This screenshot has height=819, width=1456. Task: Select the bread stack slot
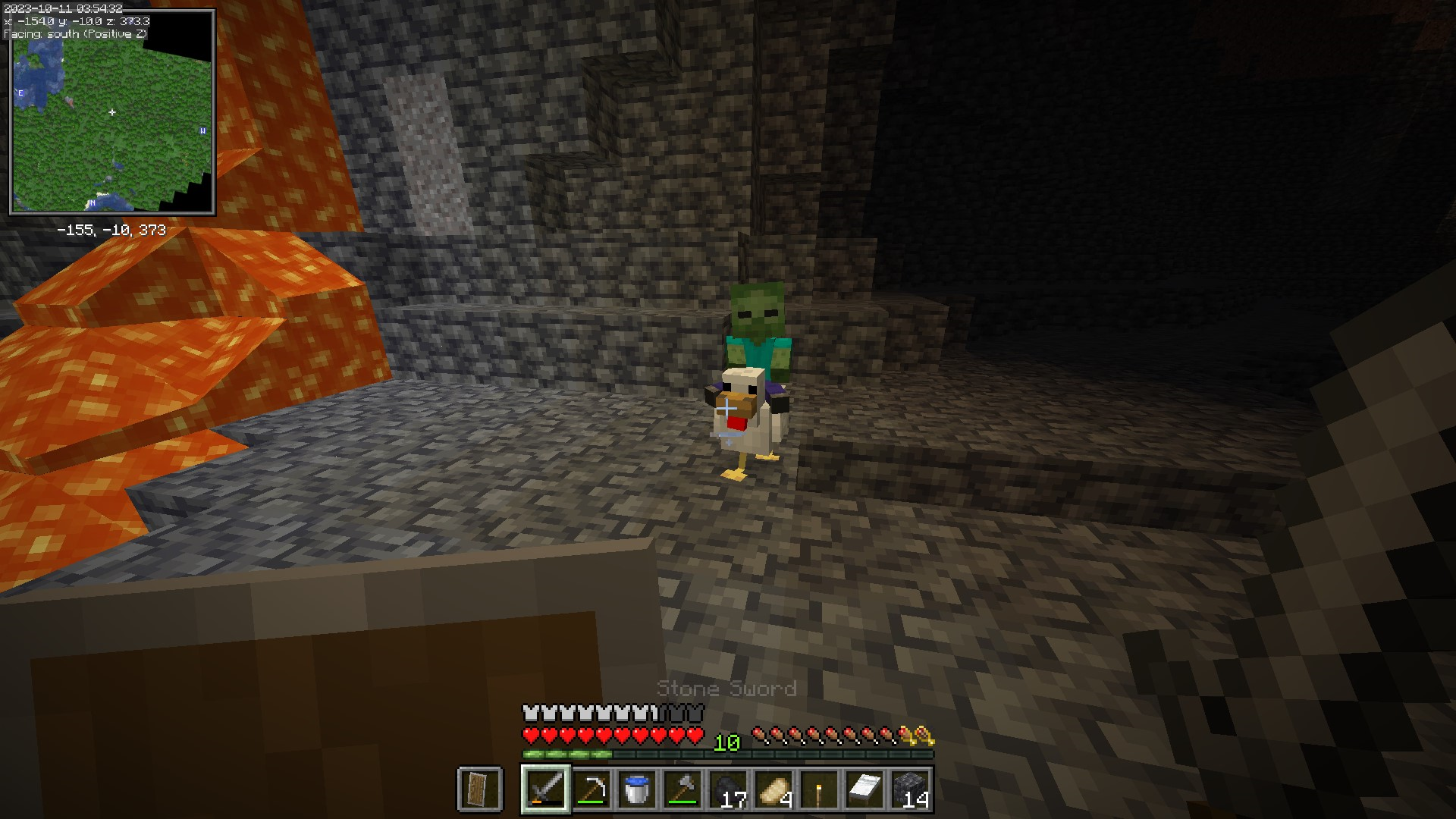(x=773, y=789)
